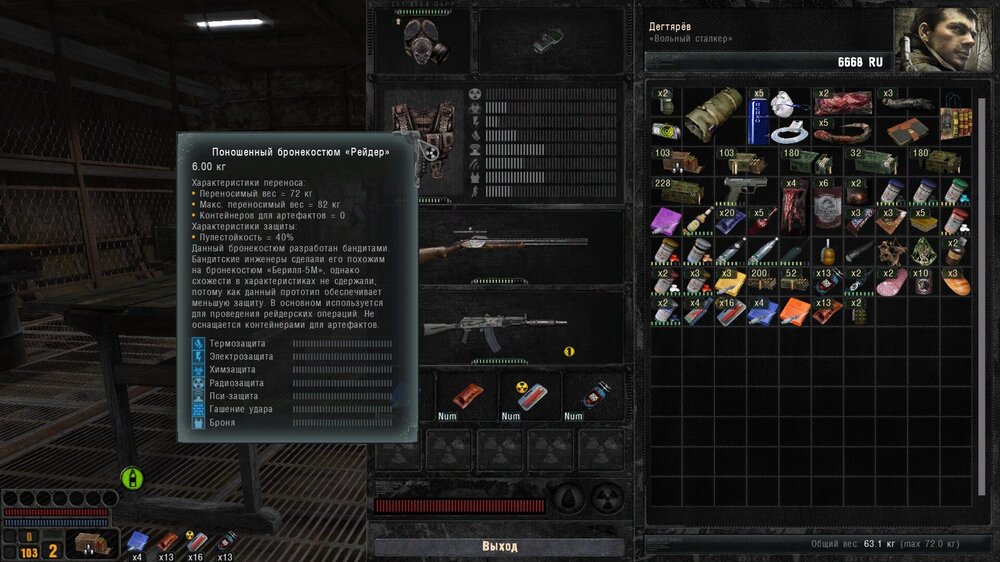Select the bread loaf stack

pyautogui.click(x=956, y=281)
